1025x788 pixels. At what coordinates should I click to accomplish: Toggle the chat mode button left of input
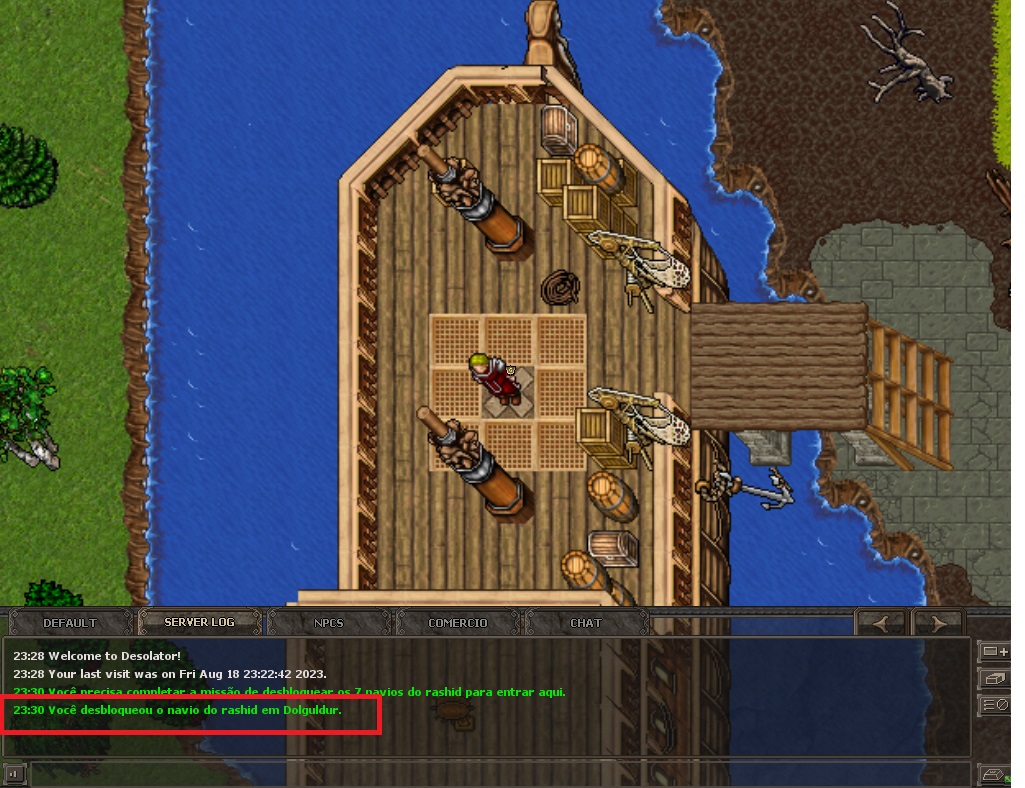click(x=14, y=773)
